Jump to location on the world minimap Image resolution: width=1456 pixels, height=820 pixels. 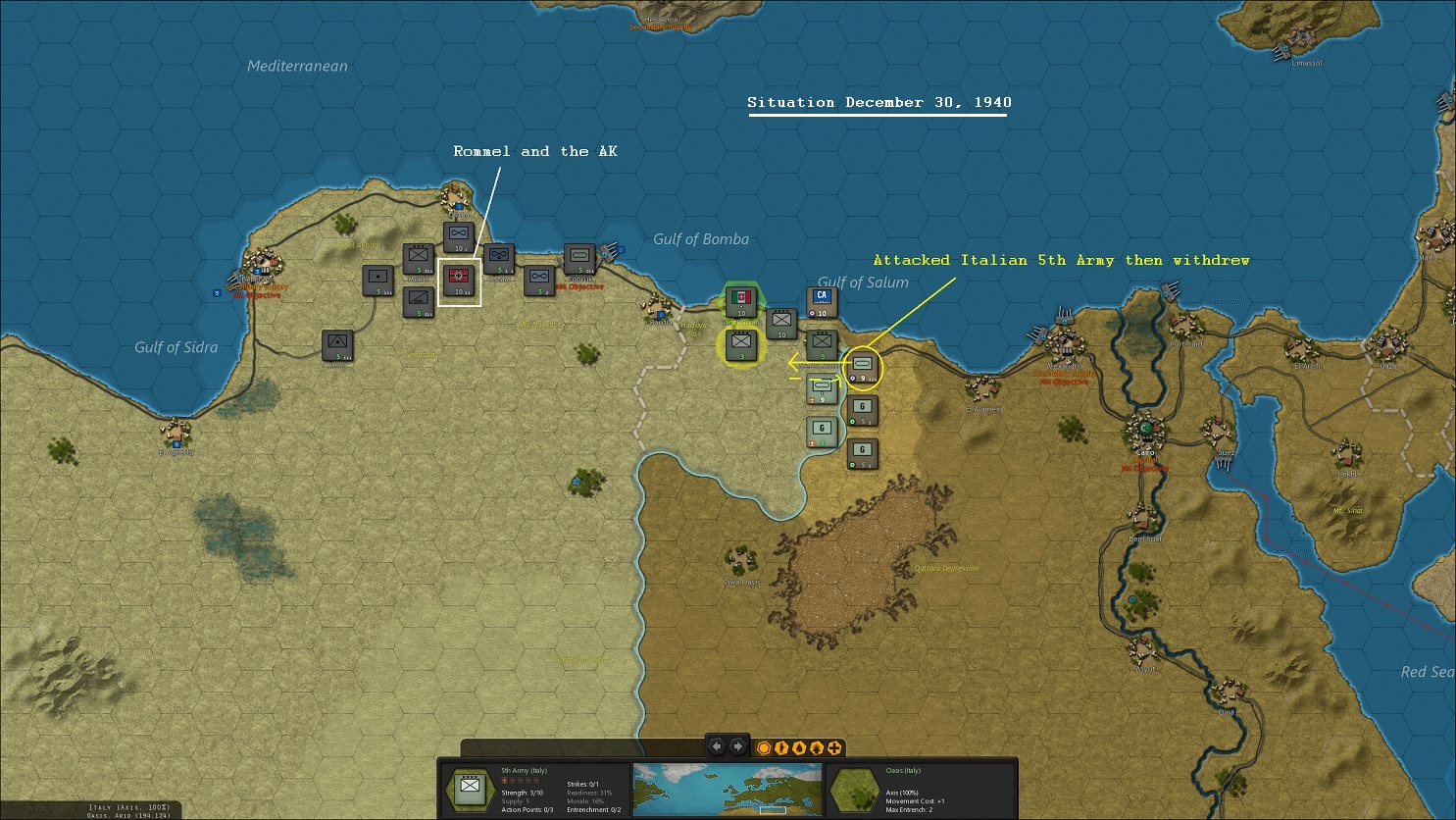click(728, 790)
